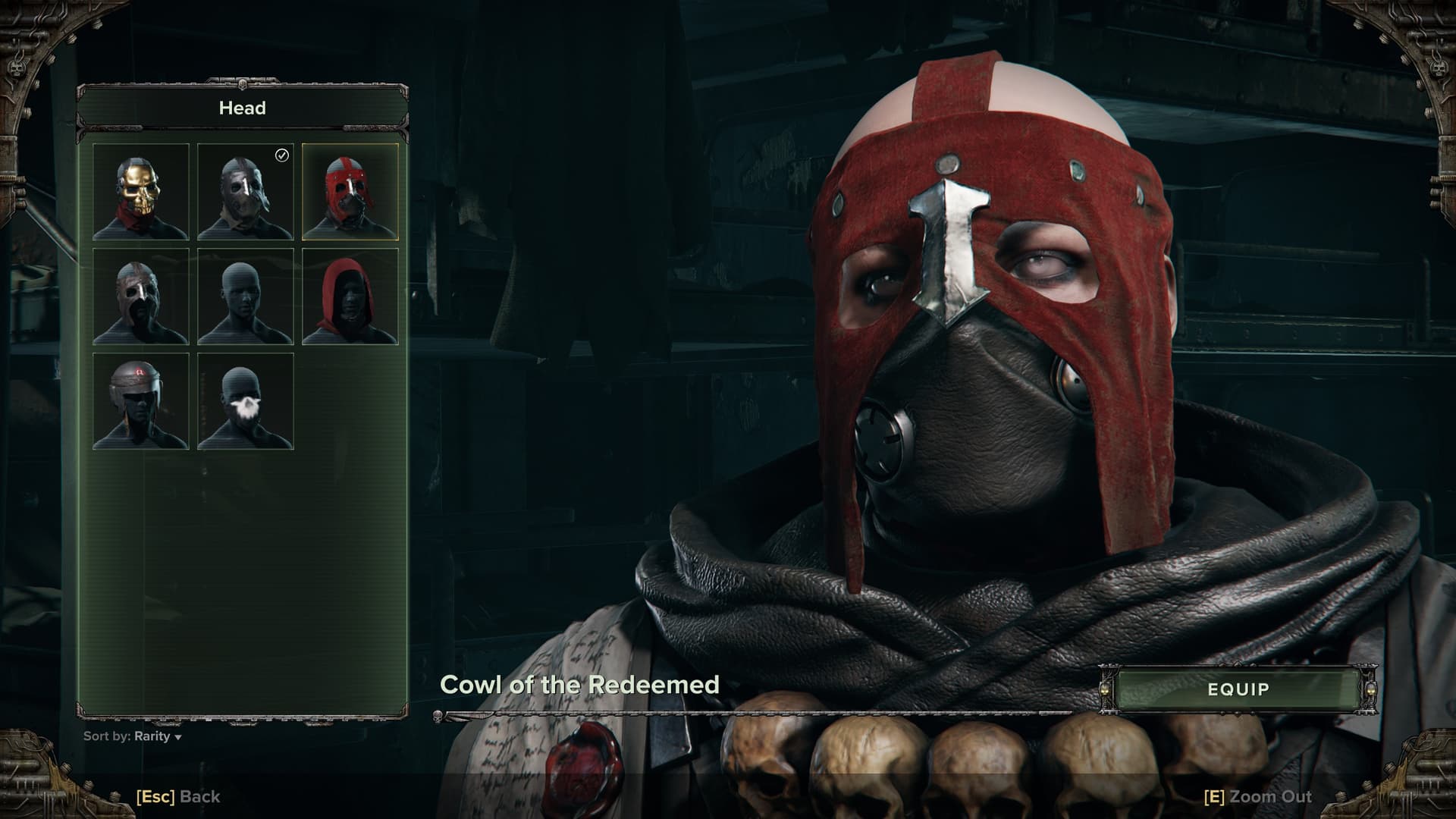Image resolution: width=1456 pixels, height=819 pixels.
Task: Pick the brown leather cowl headgear
Action: coord(141,297)
